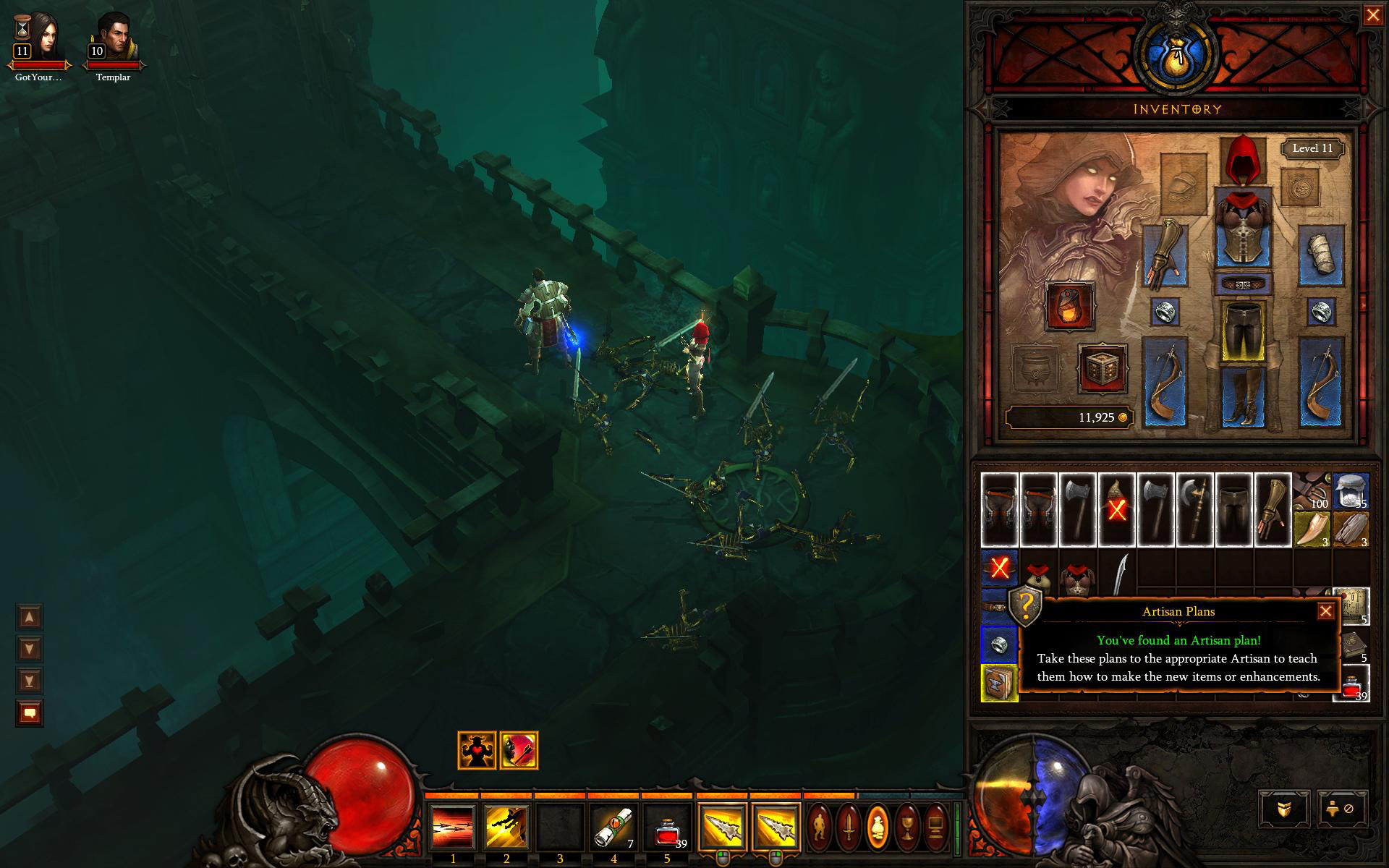Activate the arrow volley skill in slot 1
The height and width of the screenshot is (868, 1389).
click(453, 827)
